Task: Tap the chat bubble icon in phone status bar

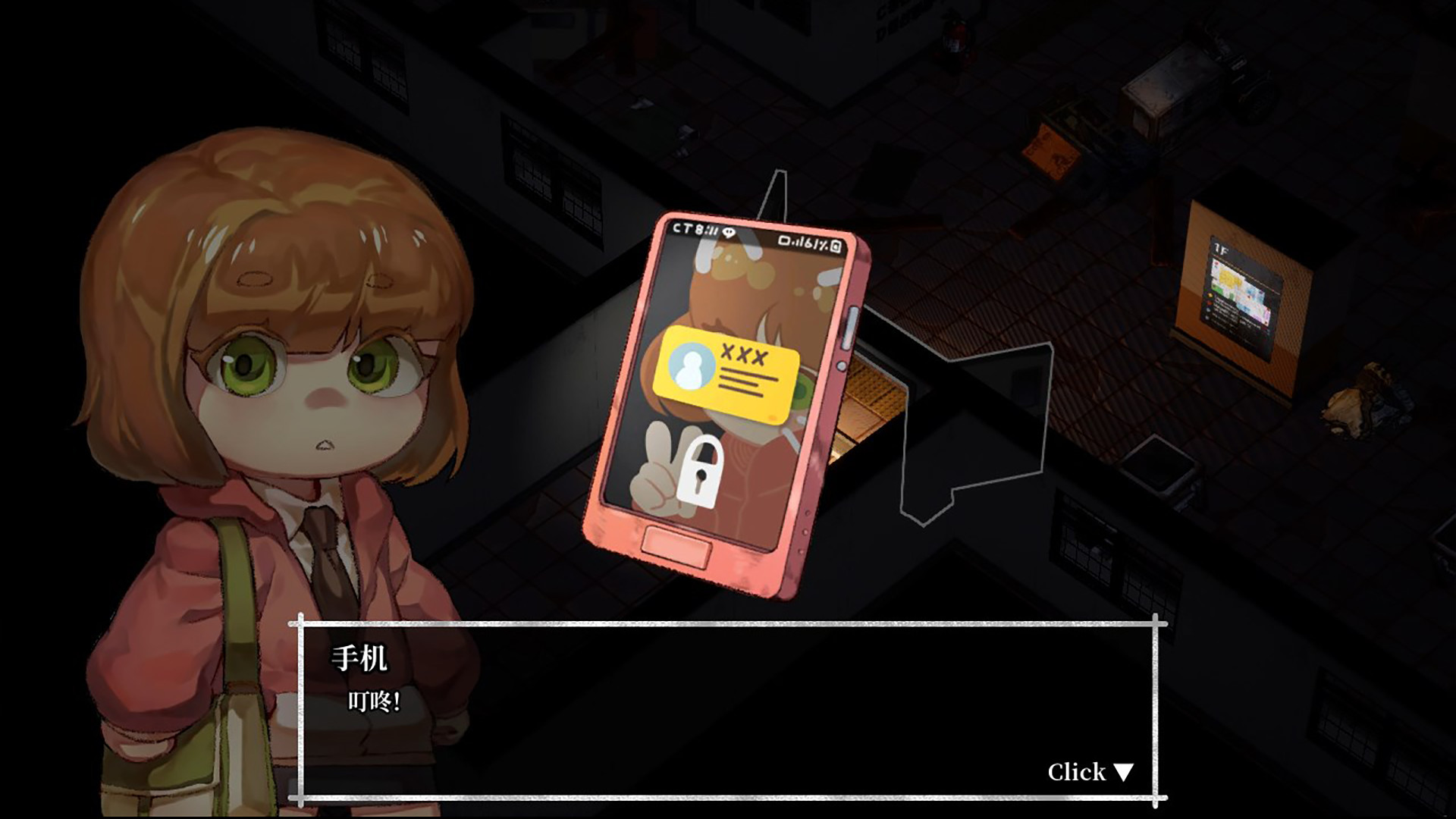Action: tap(729, 232)
